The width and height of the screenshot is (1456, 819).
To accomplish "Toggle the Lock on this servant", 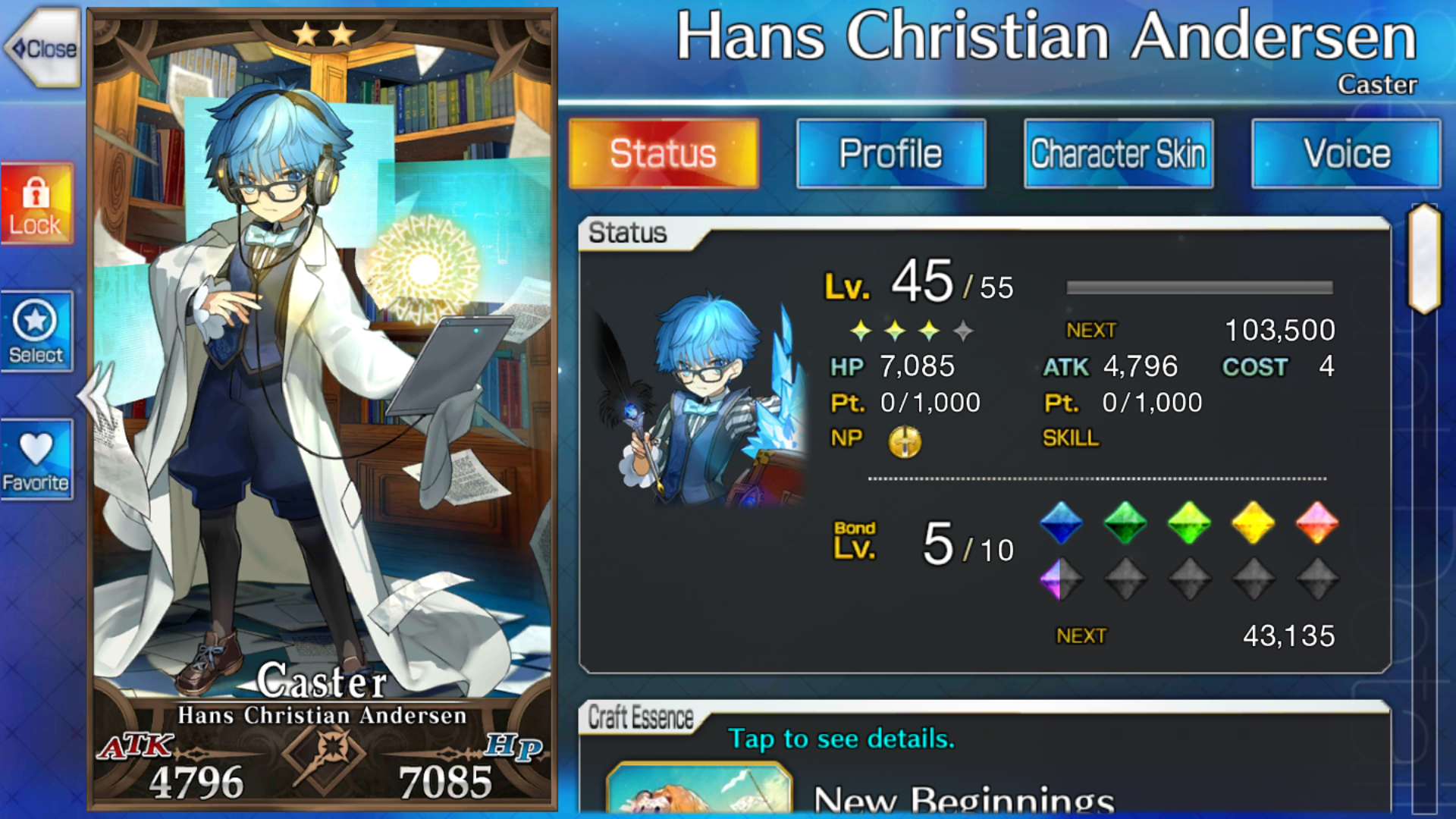I will pyautogui.click(x=36, y=205).
